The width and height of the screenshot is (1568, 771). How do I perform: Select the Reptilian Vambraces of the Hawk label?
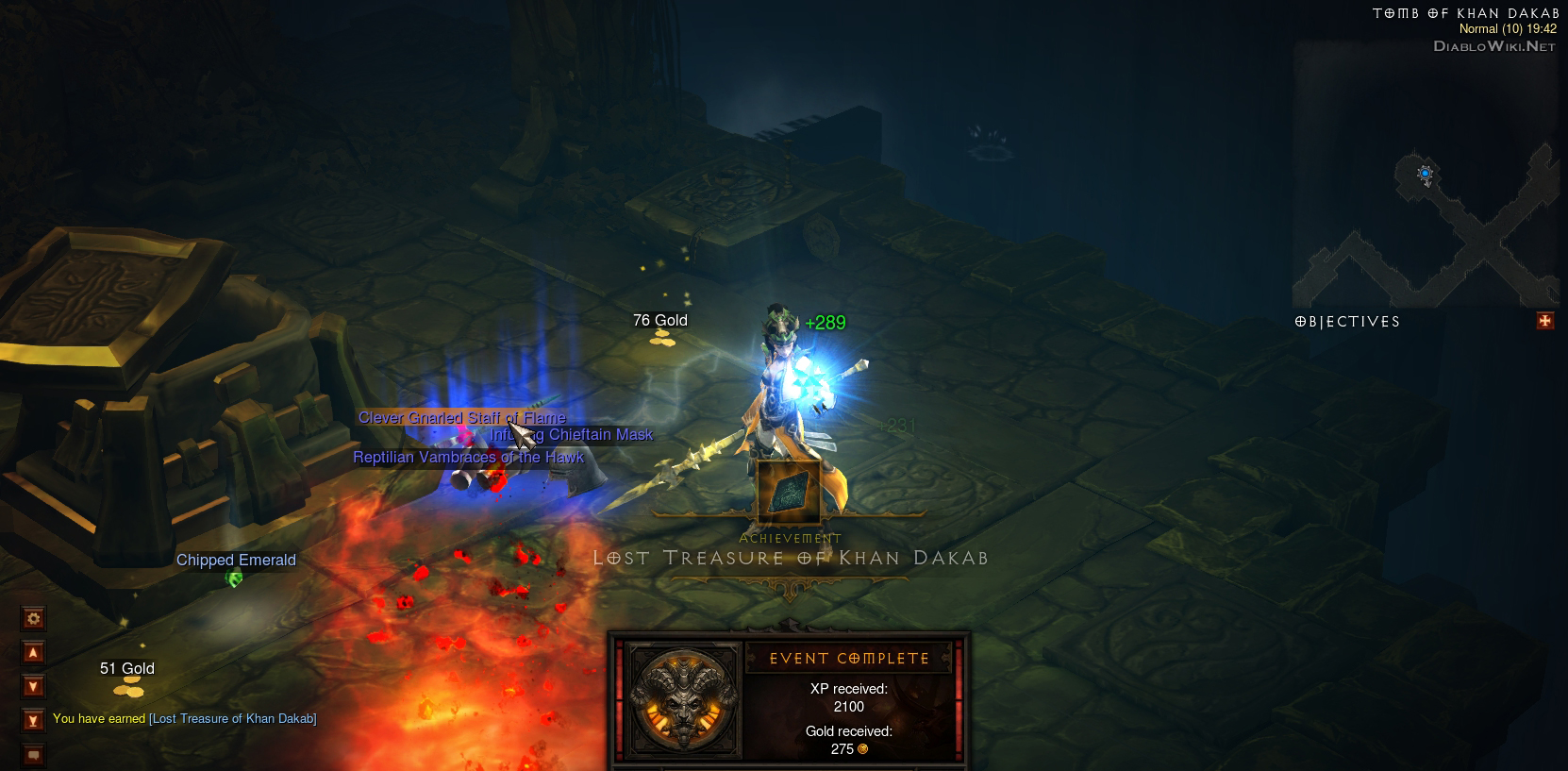(x=468, y=458)
